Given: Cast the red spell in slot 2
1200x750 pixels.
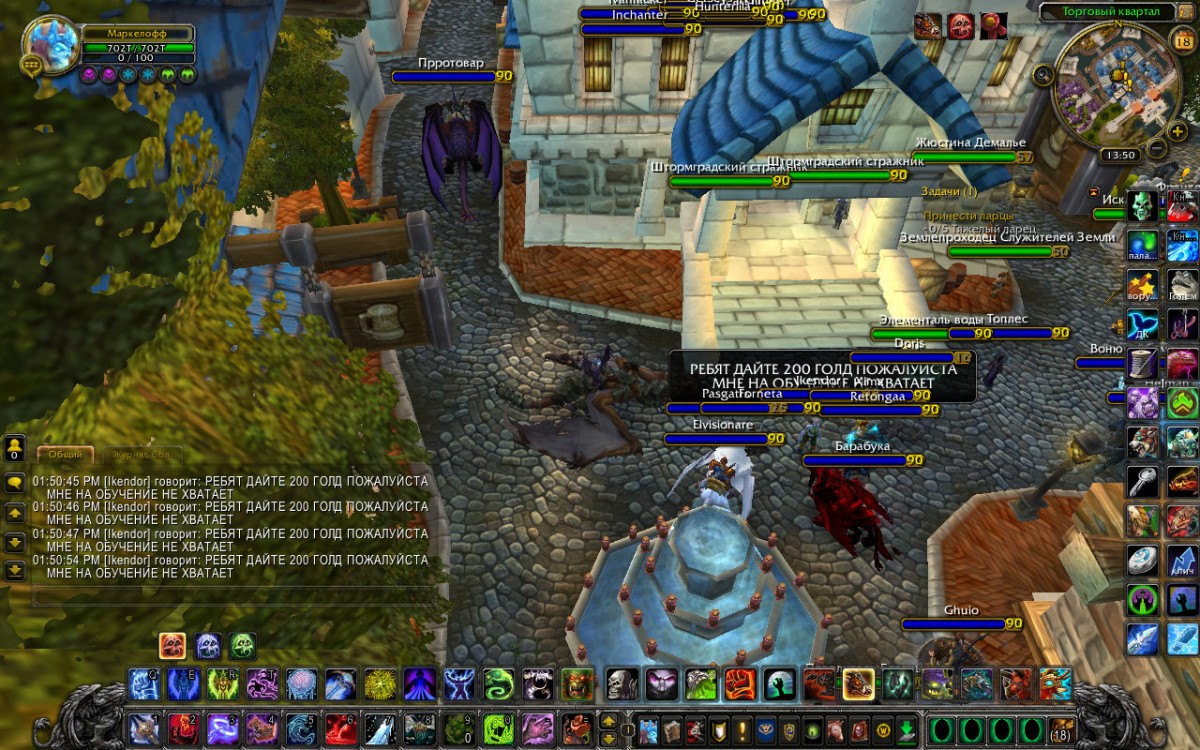Looking at the screenshot, I should tap(181, 728).
